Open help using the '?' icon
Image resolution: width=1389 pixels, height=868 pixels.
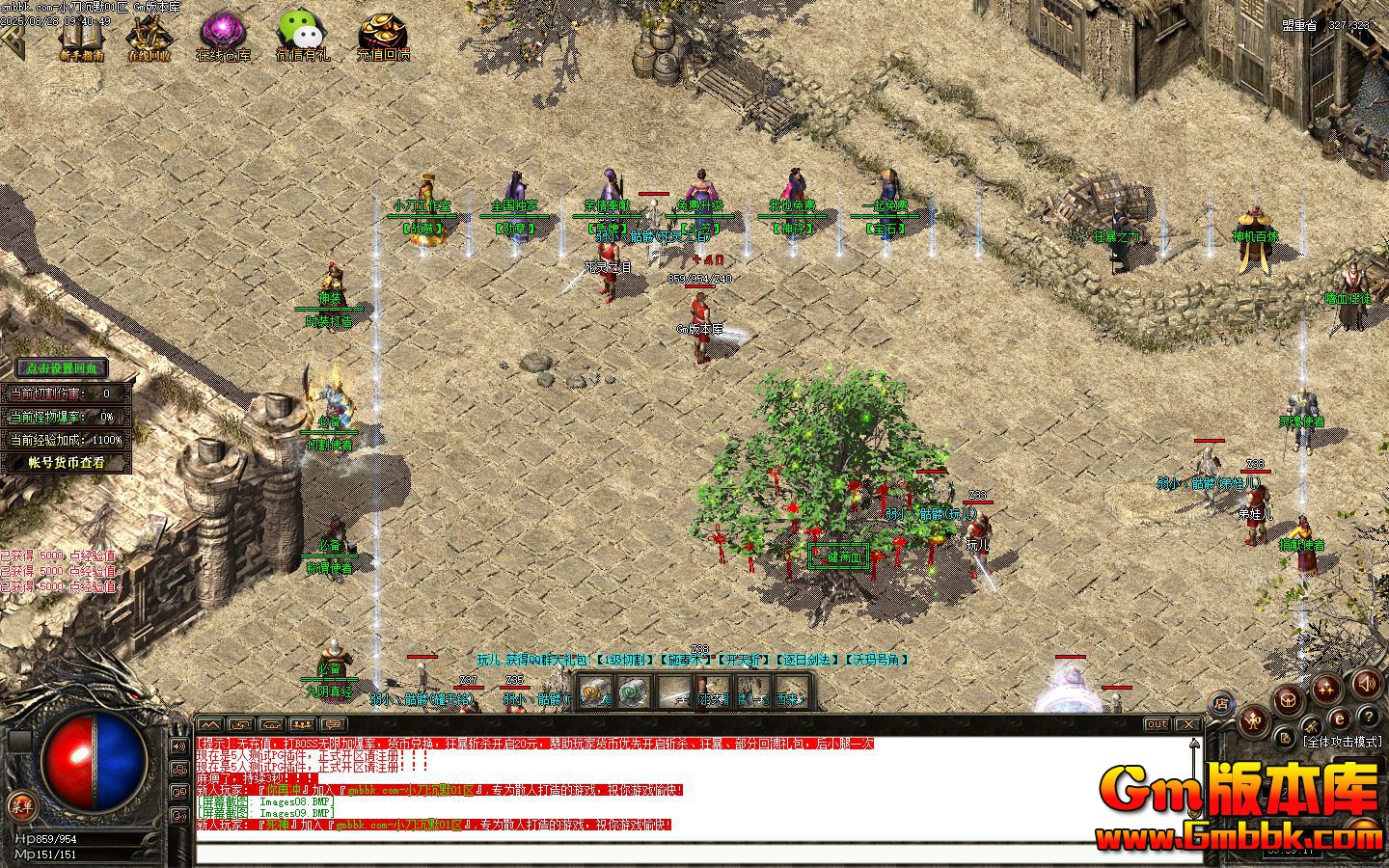coord(1367,718)
